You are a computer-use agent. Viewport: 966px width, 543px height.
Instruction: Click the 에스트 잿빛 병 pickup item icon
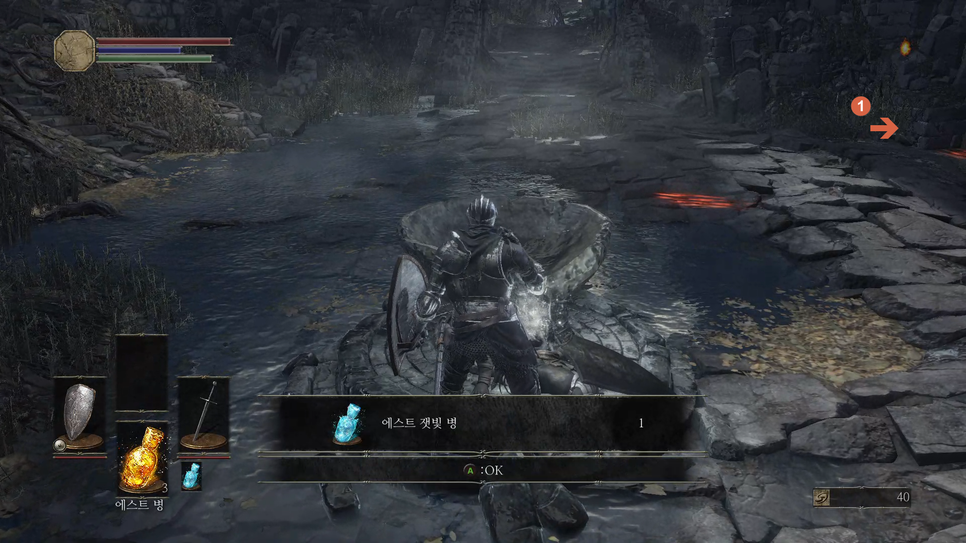tap(346, 424)
